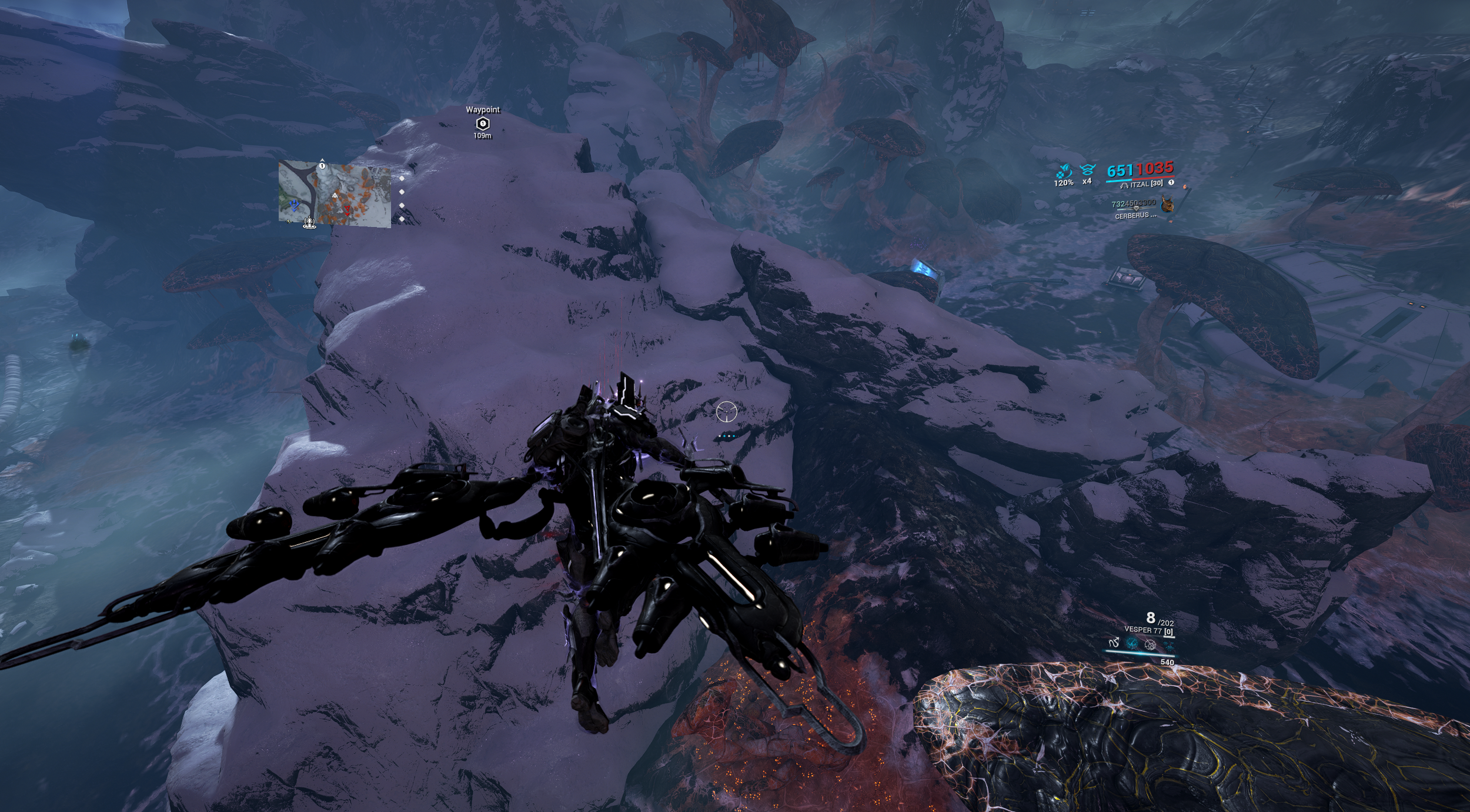This screenshot has width=1470, height=812.
Task: Click the numbered waypoint pin on minimap
Action: pyautogui.click(x=322, y=166)
